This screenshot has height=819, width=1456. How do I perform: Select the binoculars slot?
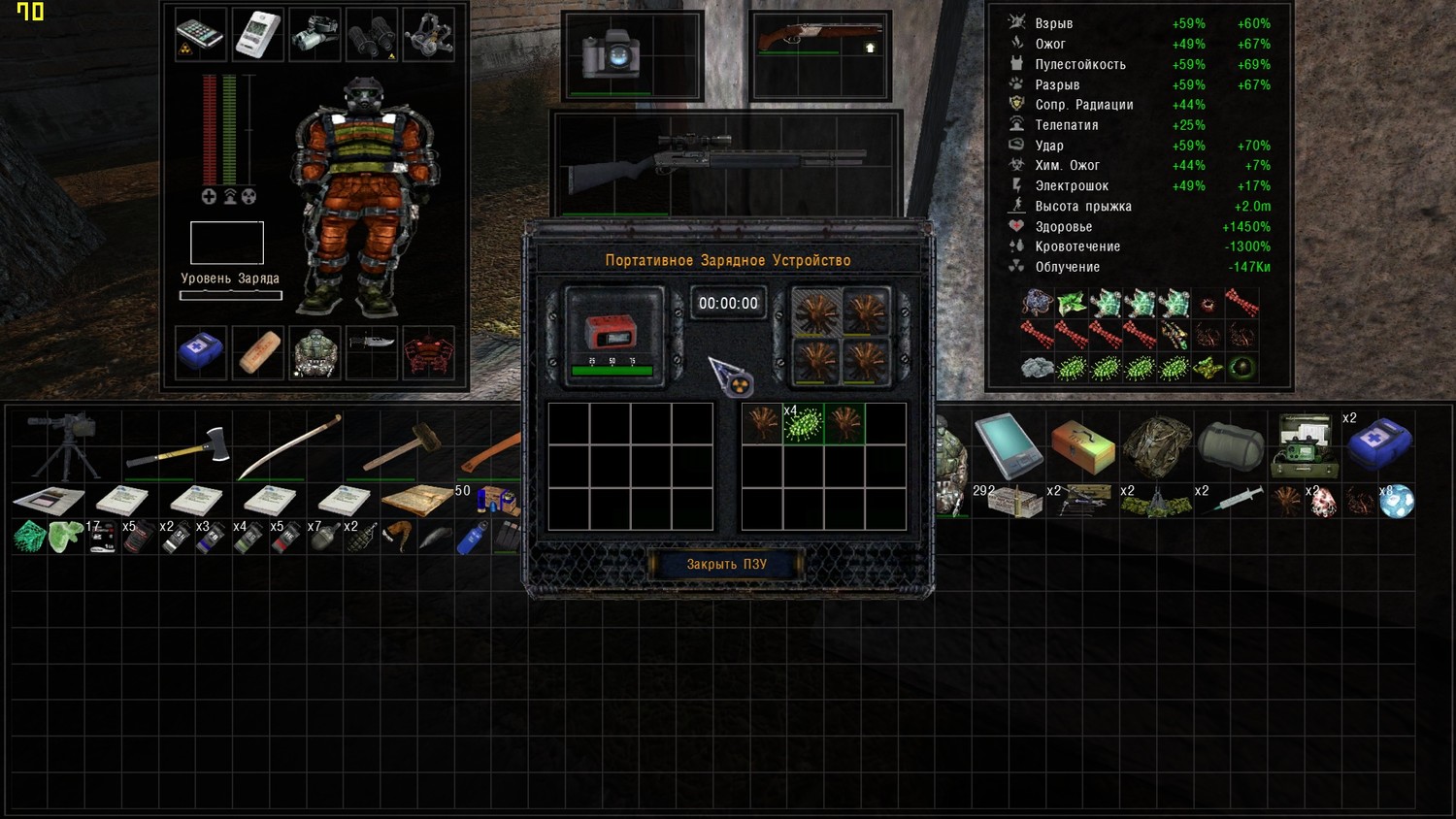[372, 36]
